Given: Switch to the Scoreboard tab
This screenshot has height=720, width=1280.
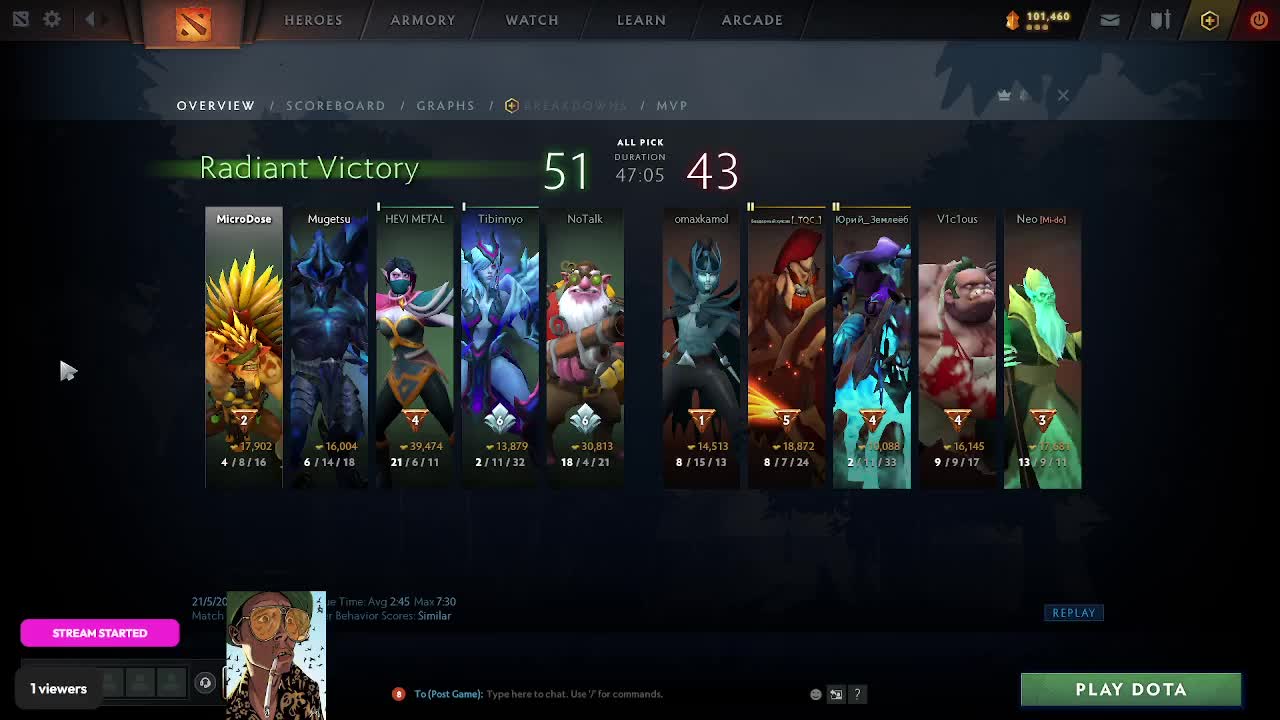Looking at the screenshot, I should point(336,105).
